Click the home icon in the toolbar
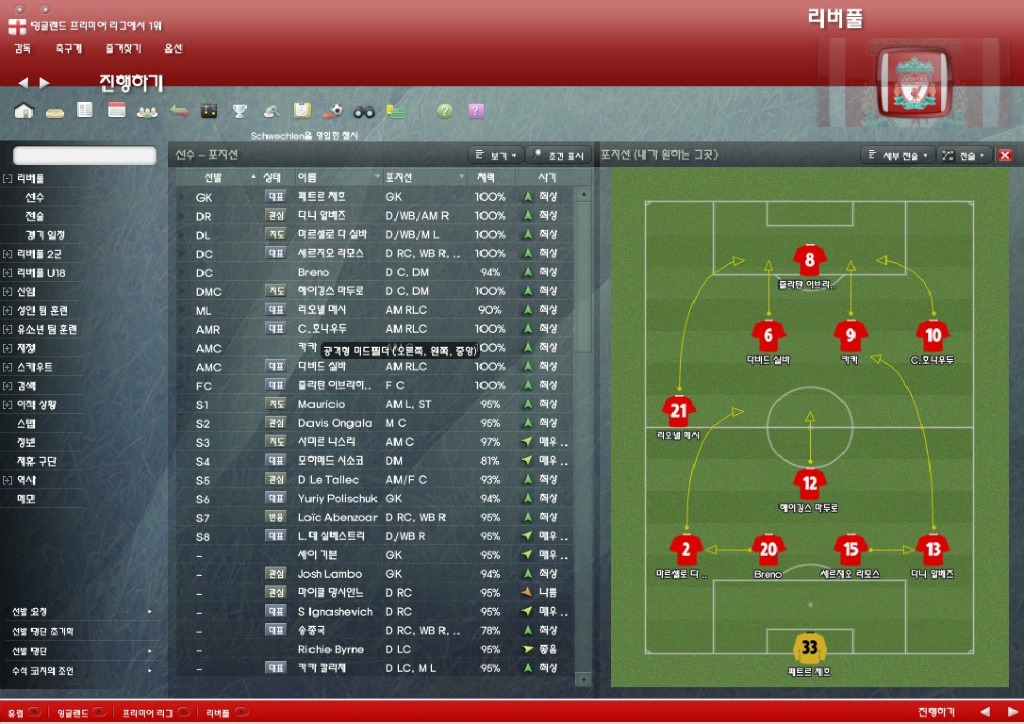 point(24,111)
